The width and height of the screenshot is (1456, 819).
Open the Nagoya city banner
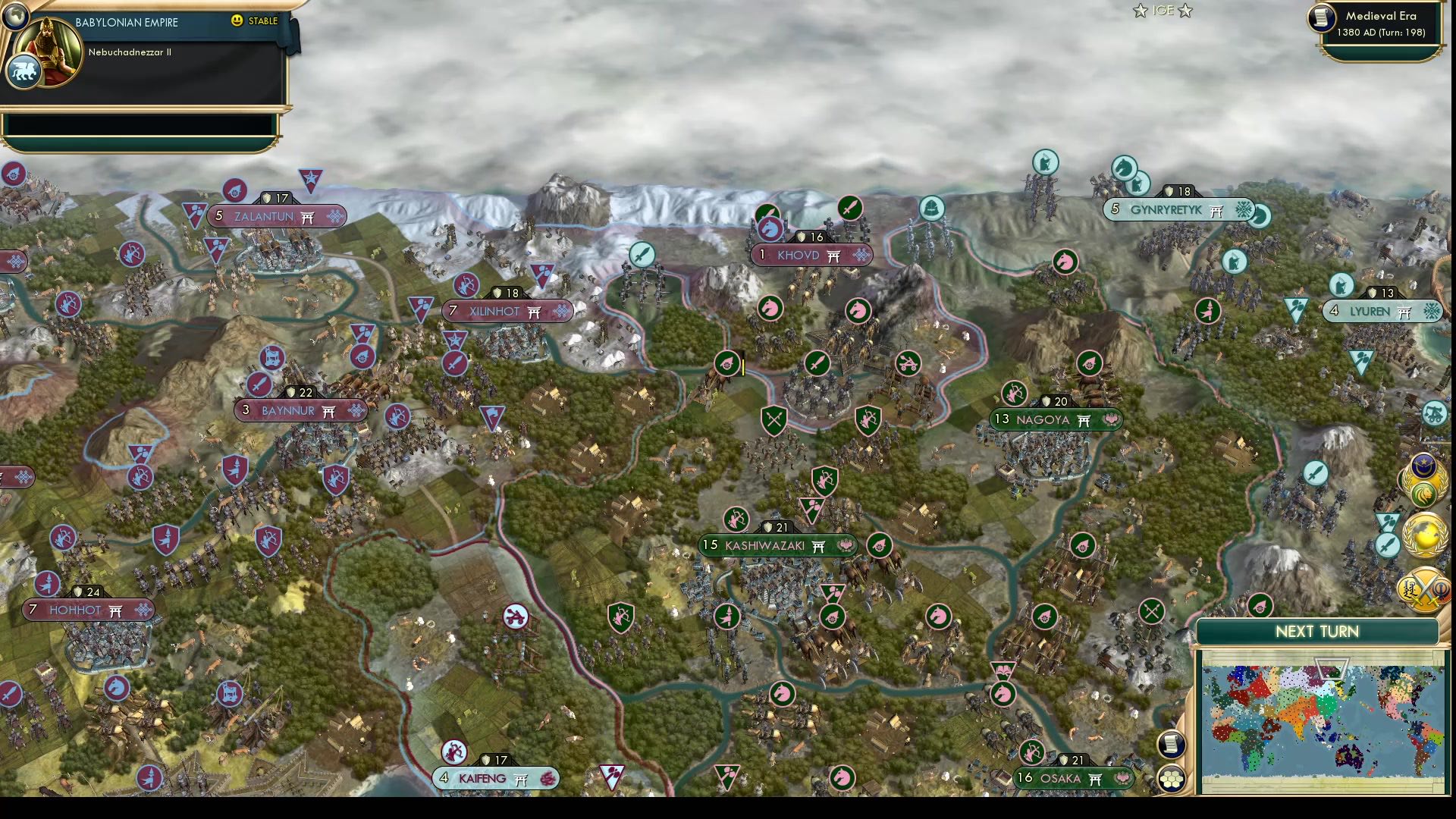point(1056,419)
